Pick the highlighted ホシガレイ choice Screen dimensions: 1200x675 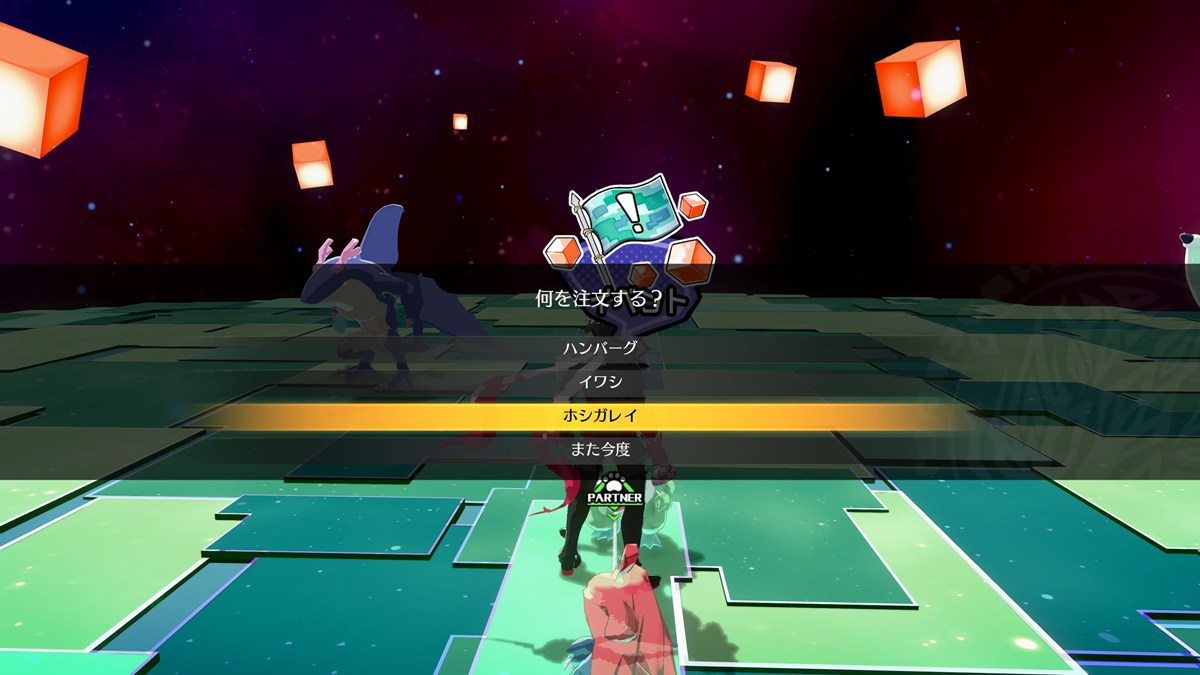[x=600, y=416]
